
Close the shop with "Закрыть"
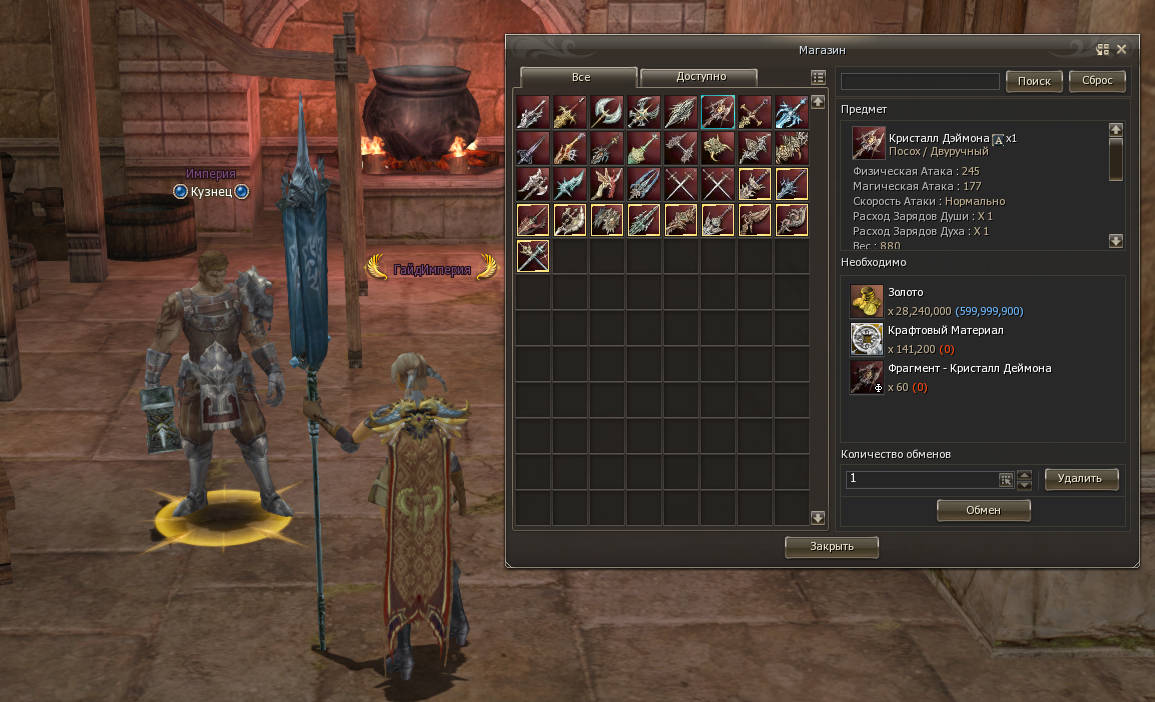(832, 547)
